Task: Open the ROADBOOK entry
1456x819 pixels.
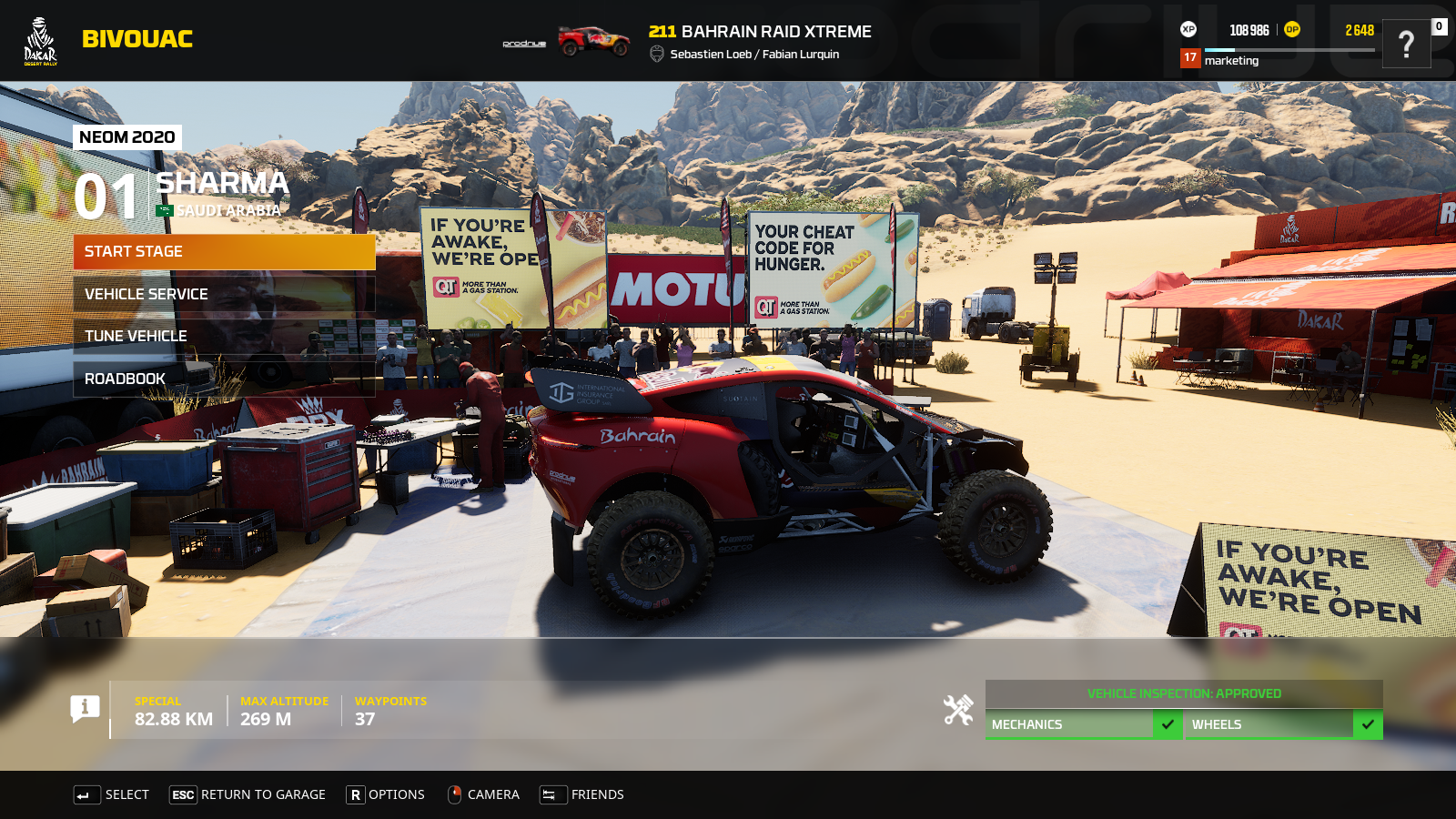Action: tap(224, 378)
